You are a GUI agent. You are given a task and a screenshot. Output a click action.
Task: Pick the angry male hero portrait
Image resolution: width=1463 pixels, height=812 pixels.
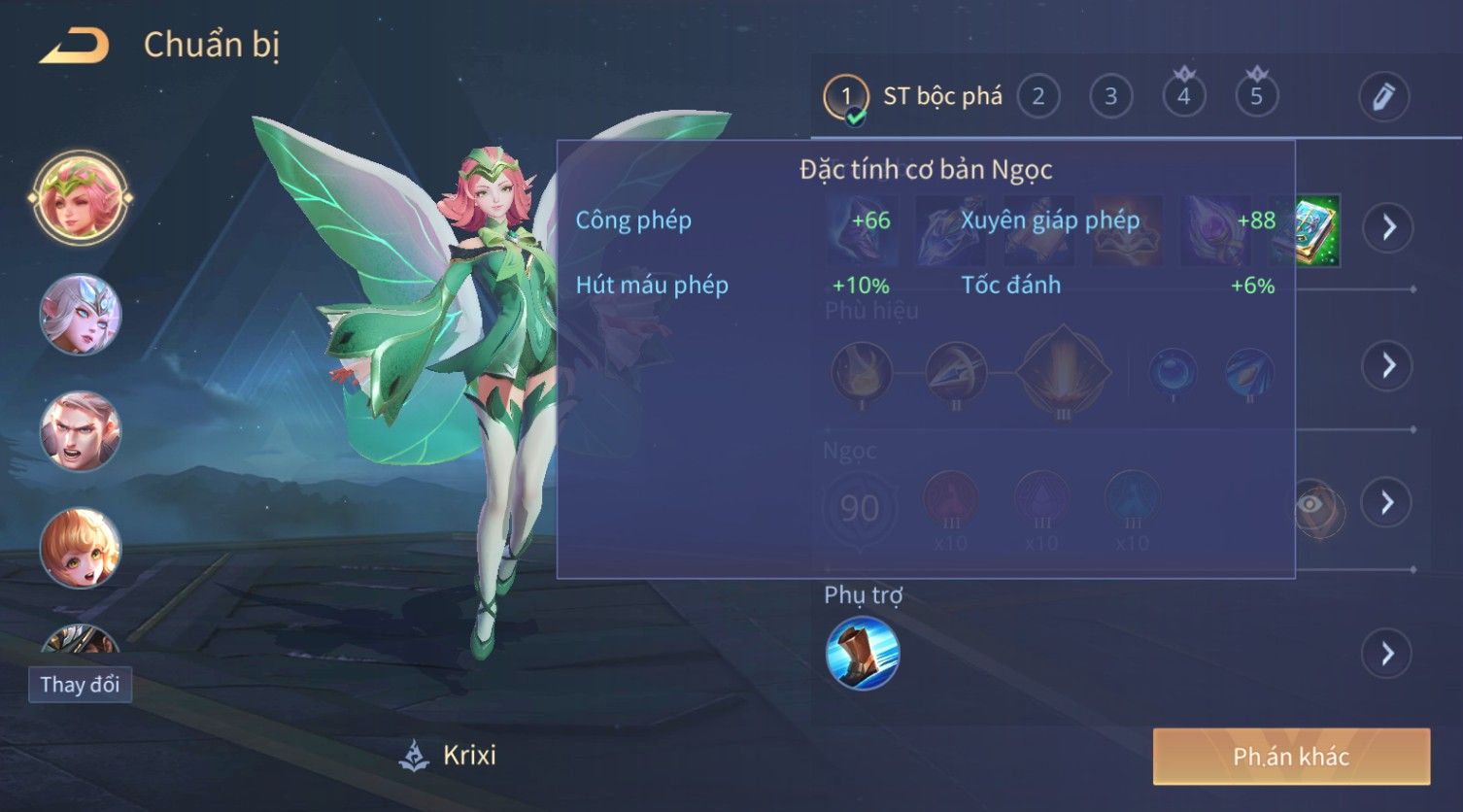(x=81, y=431)
